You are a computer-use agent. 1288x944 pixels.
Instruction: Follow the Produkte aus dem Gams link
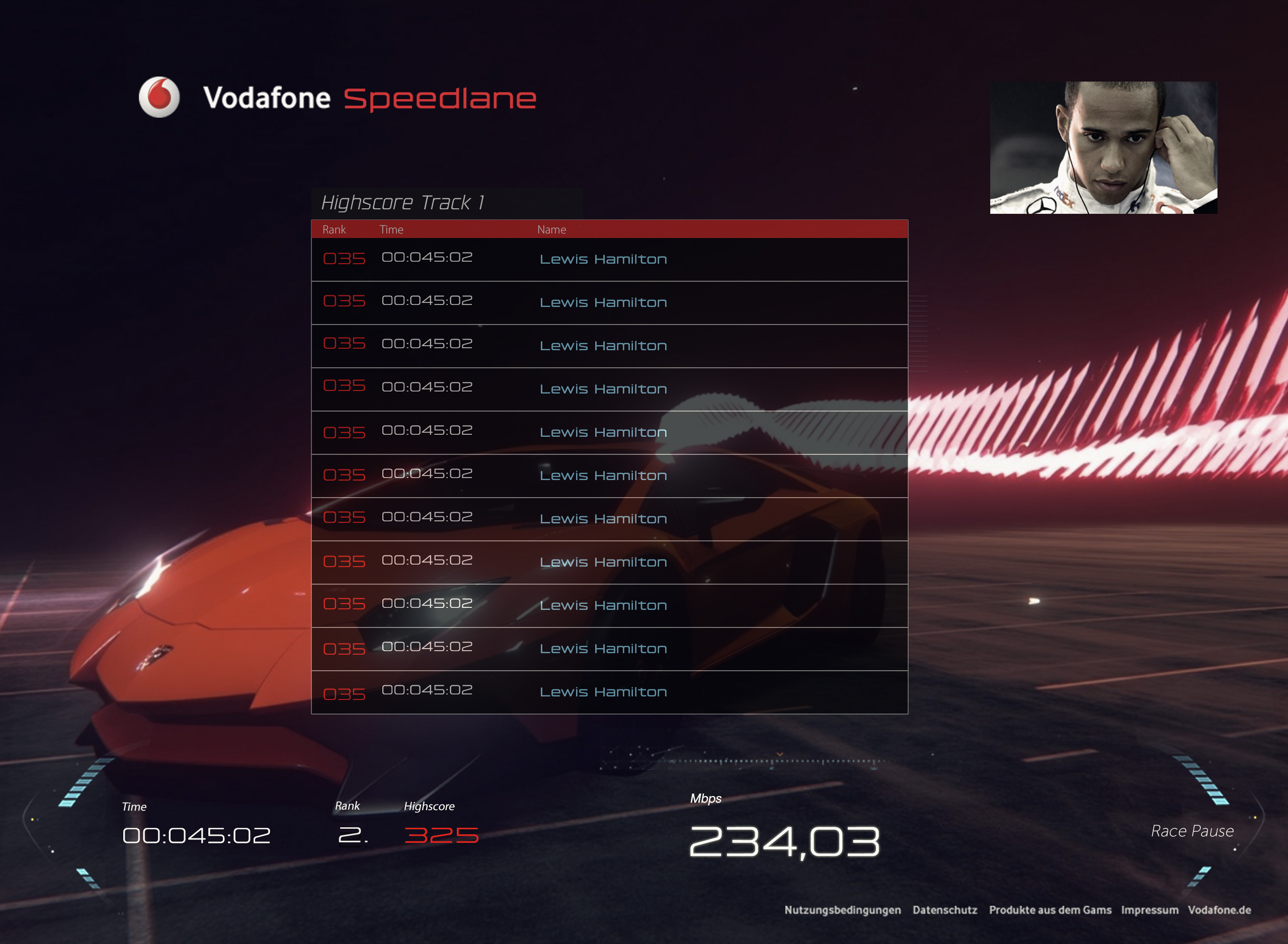point(1050,910)
